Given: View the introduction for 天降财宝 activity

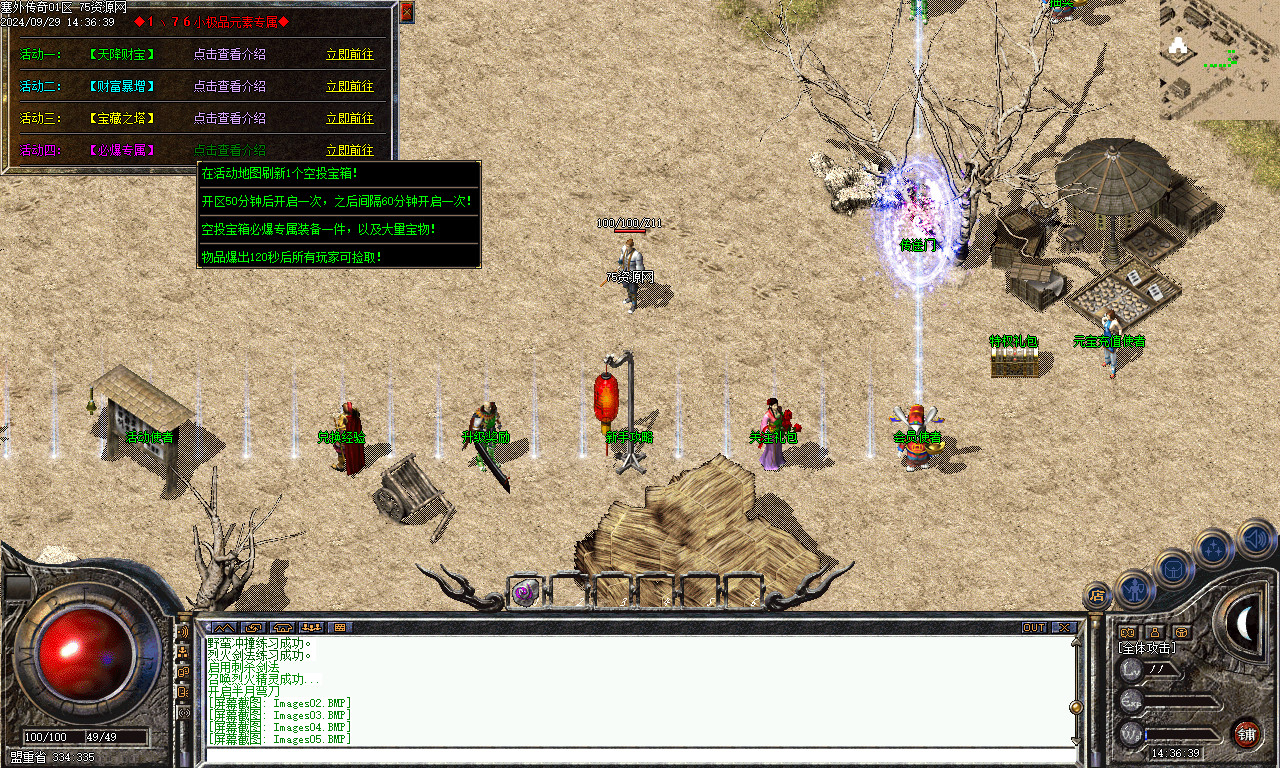Looking at the screenshot, I should 230,54.
